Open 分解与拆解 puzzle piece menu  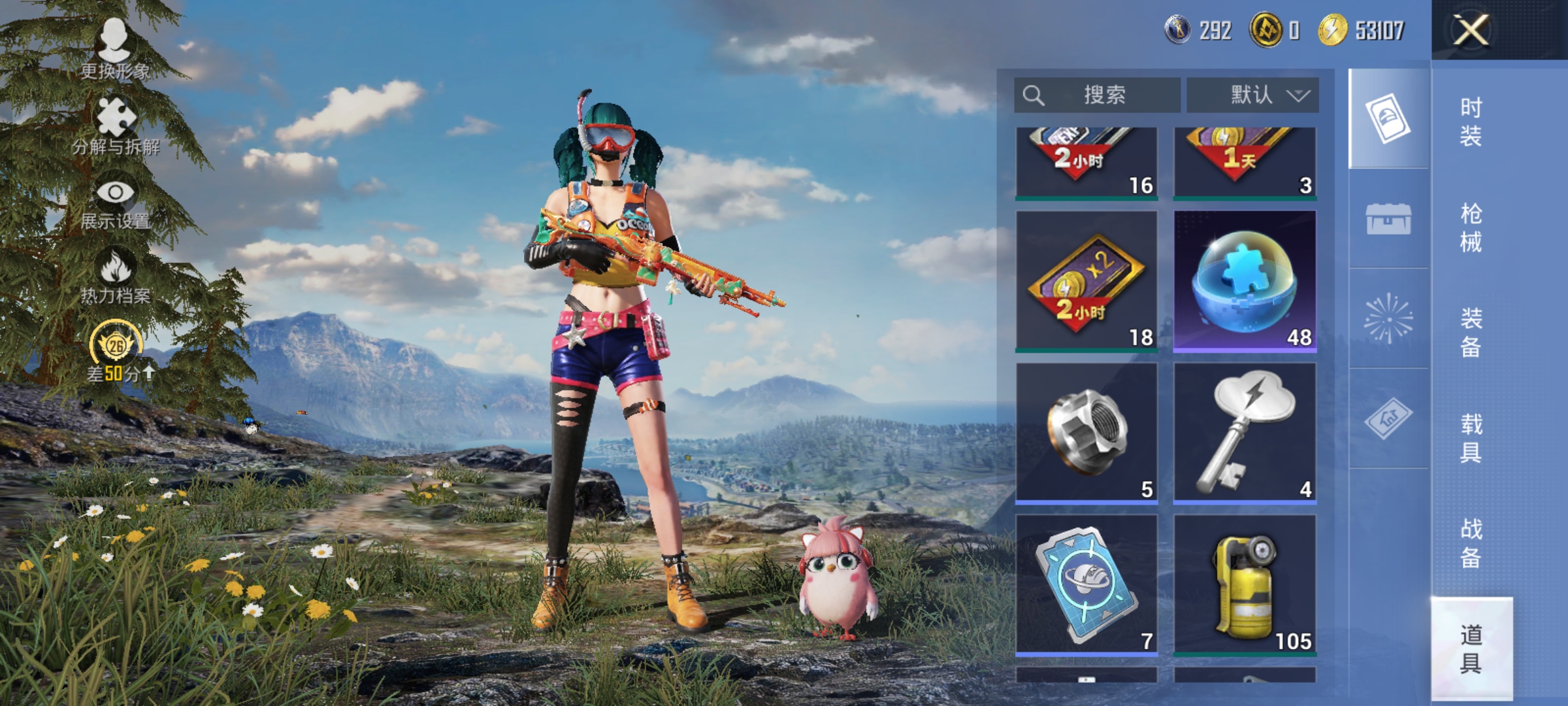116,126
